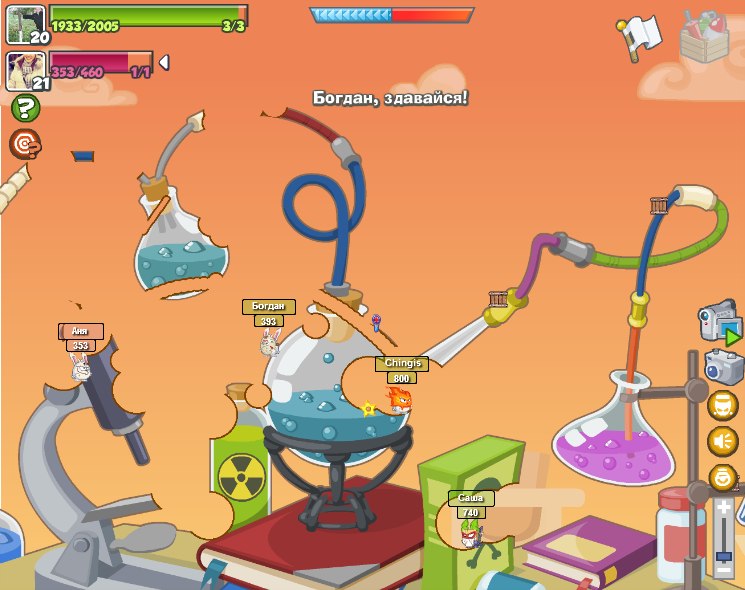Click the white arrow beside the pink health bar
This screenshot has height=590, width=745.
(164, 63)
